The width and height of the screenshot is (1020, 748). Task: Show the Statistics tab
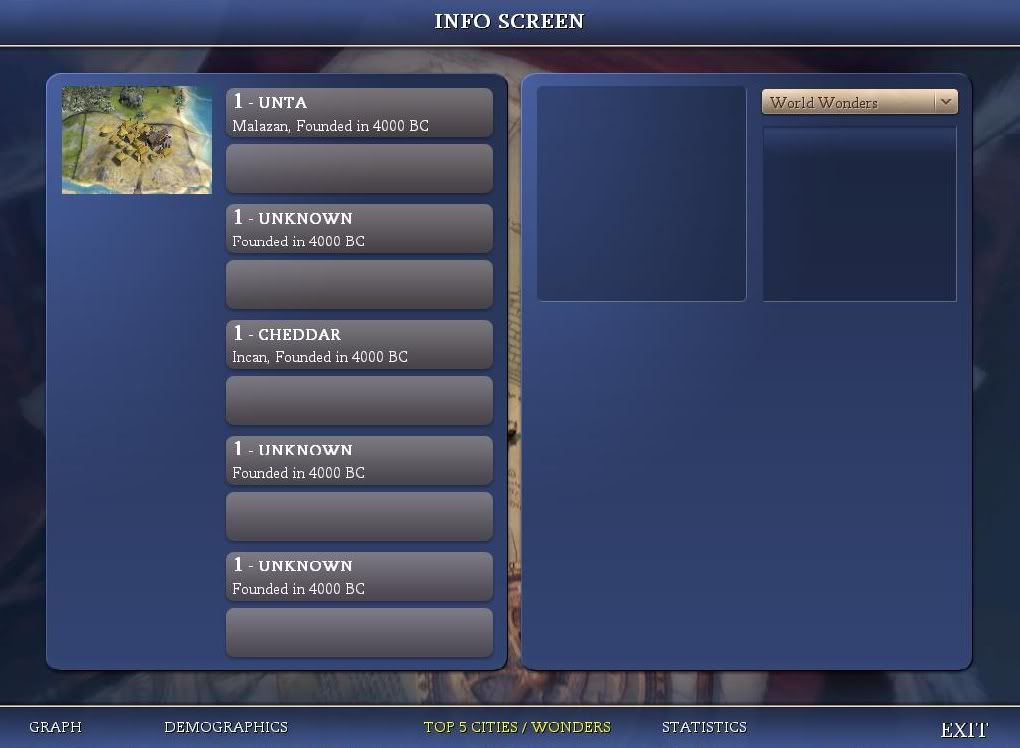pos(704,727)
